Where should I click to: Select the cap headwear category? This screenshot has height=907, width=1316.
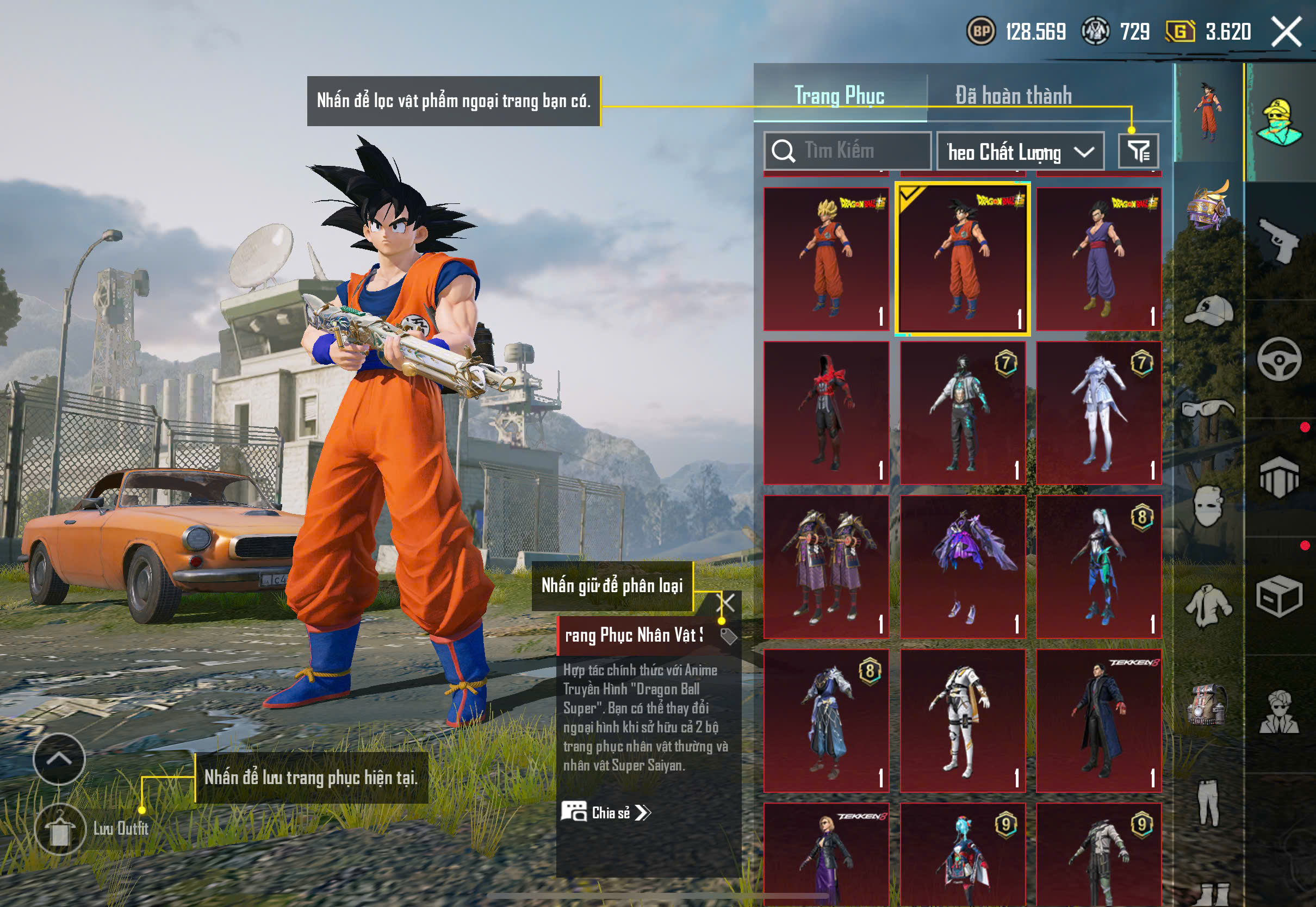point(1209,310)
